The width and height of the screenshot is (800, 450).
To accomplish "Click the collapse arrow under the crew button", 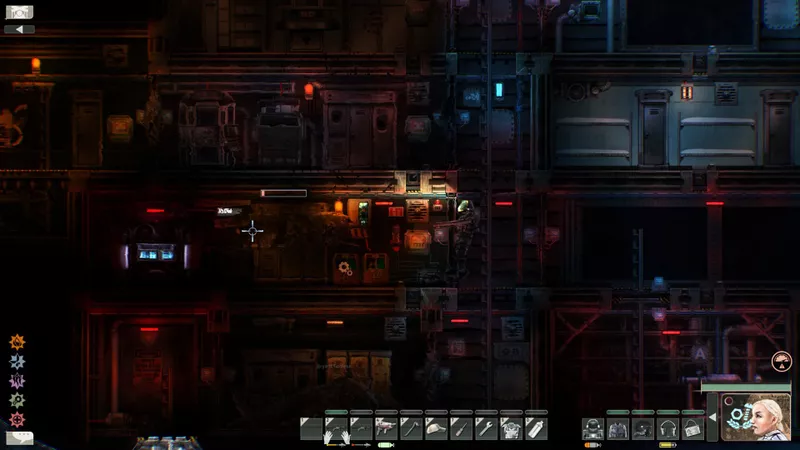I will [19, 29].
